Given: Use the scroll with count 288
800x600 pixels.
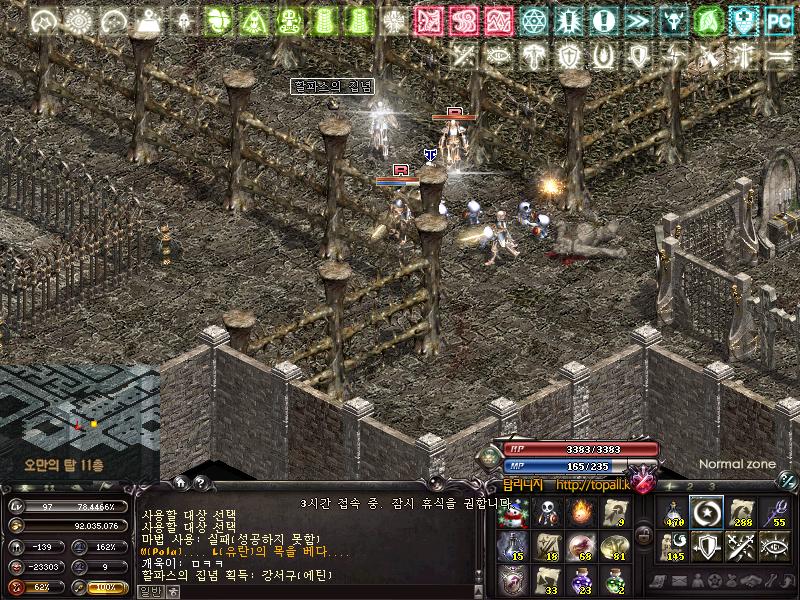Looking at the screenshot, I should point(740,514).
